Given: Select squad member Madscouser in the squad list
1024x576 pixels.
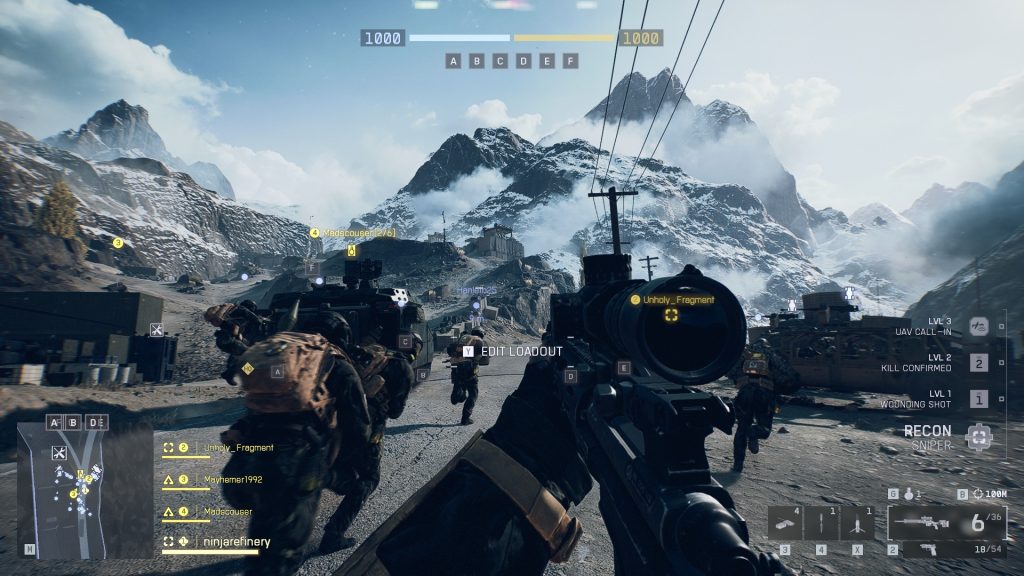Looking at the screenshot, I should point(228,512).
